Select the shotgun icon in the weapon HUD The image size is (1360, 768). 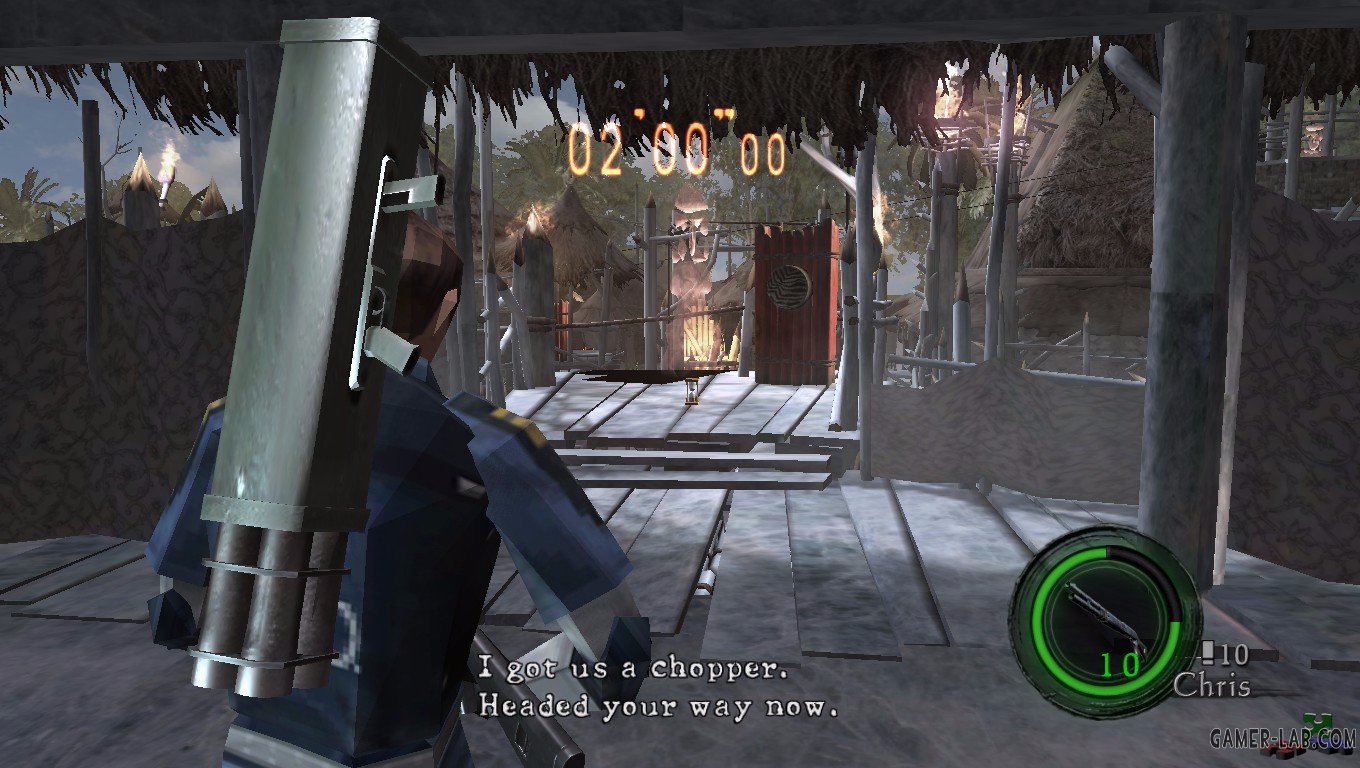coord(1105,612)
